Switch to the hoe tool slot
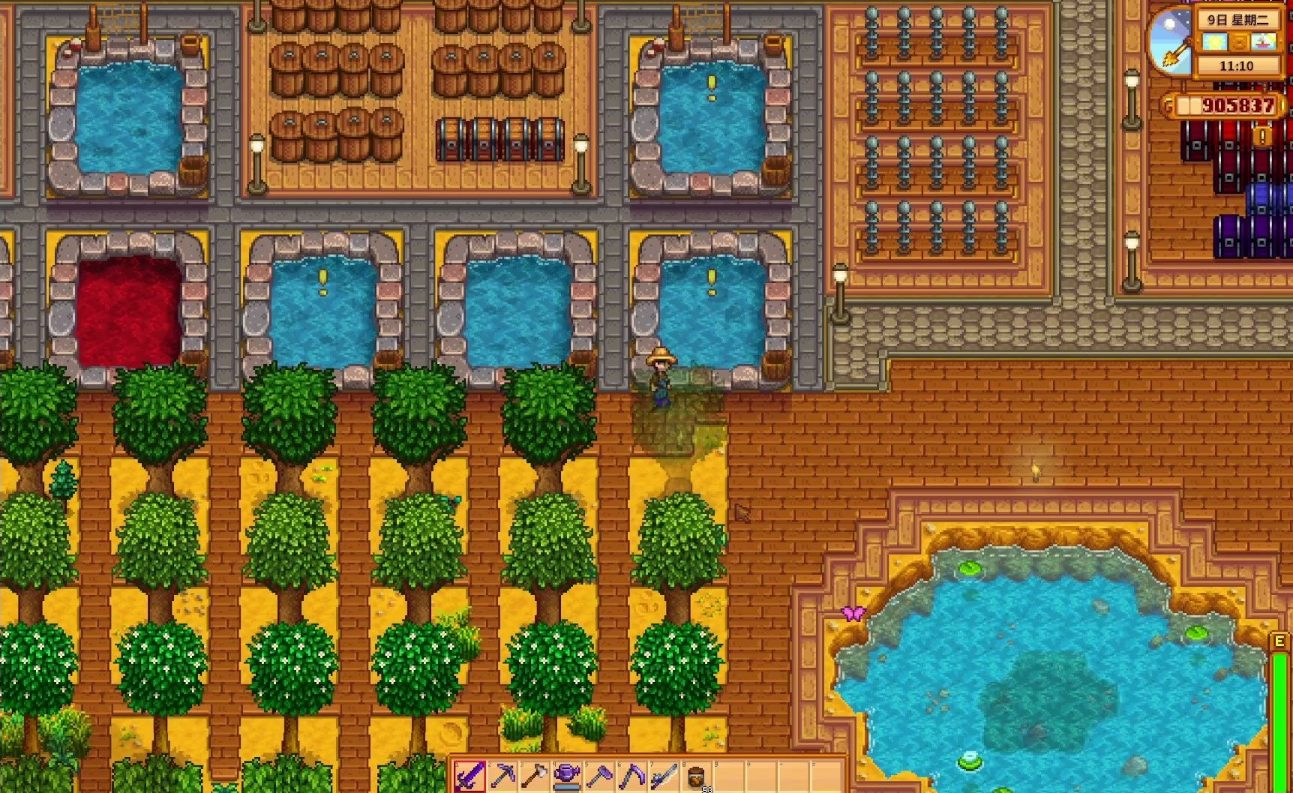1293x793 pixels. [x=599, y=776]
